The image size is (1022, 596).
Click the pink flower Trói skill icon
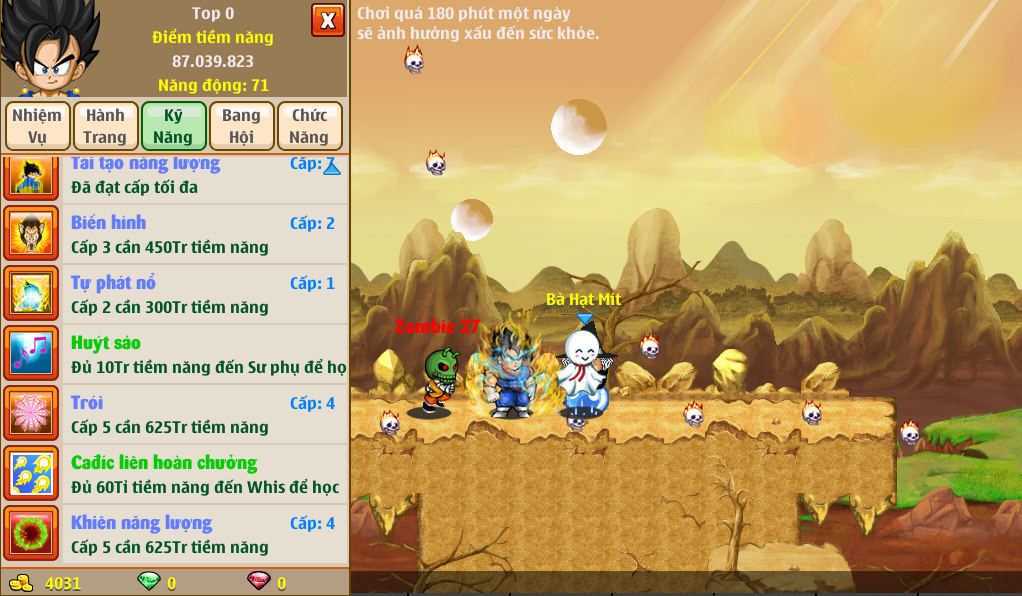[x=32, y=414]
